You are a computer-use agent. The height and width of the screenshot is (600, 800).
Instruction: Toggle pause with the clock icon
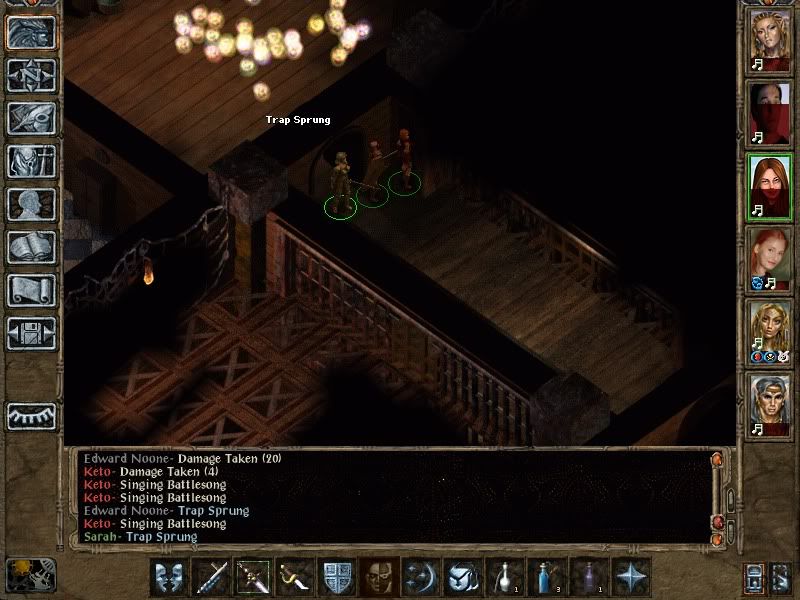pos(31,574)
